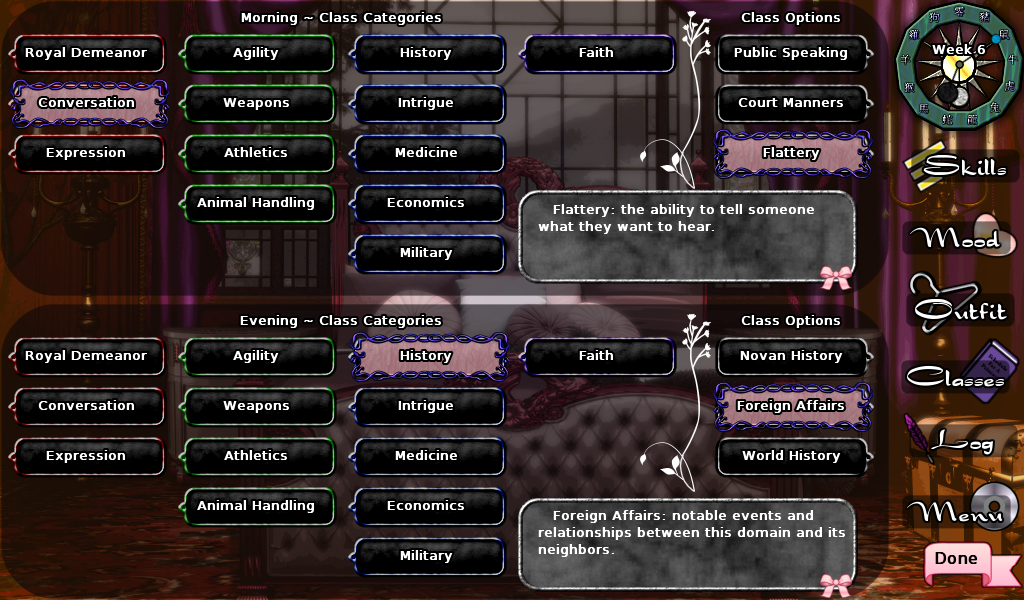Image resolution: width=1024 pixels, height=600 pixels.
Task: Confirm class choices with the Done button
Action: coord(957,560)
